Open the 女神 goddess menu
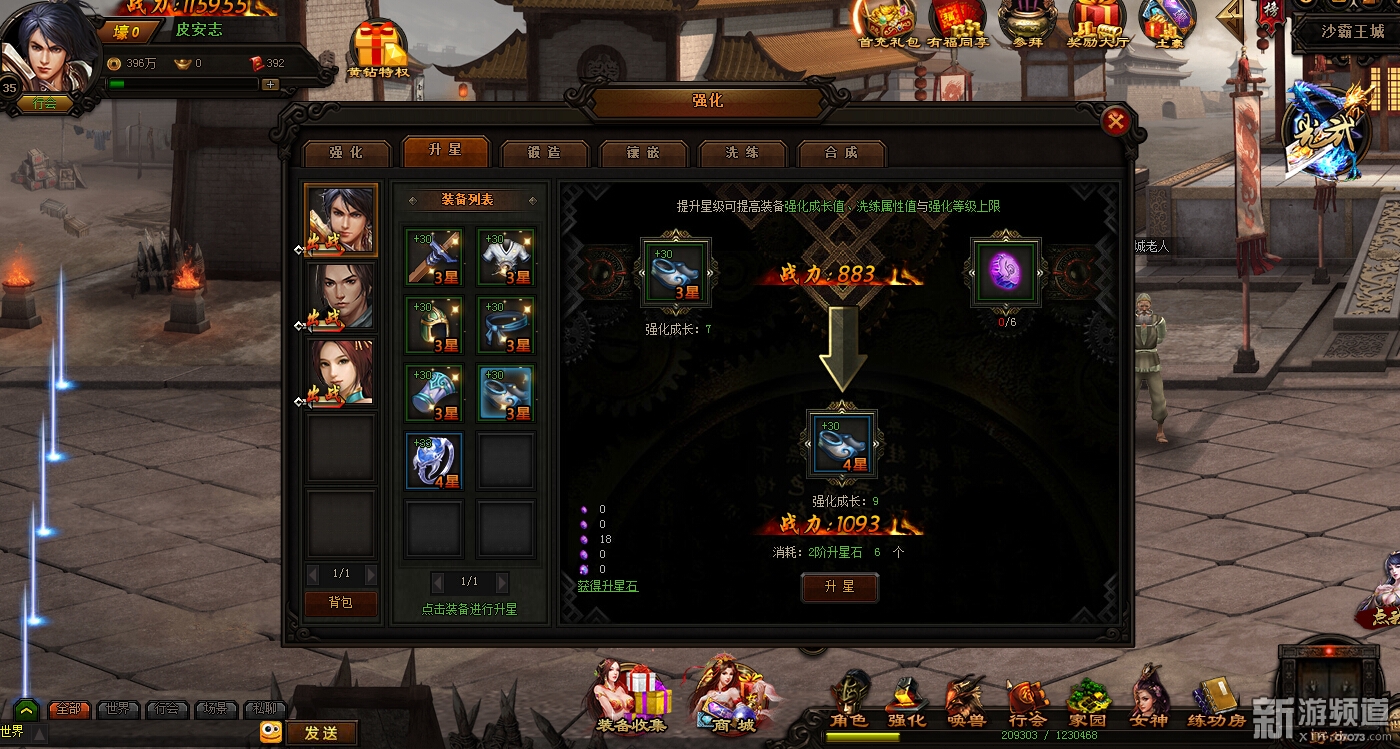Screen dimensions: 1400x749 pyautogui.click(x=1150, y=700)
